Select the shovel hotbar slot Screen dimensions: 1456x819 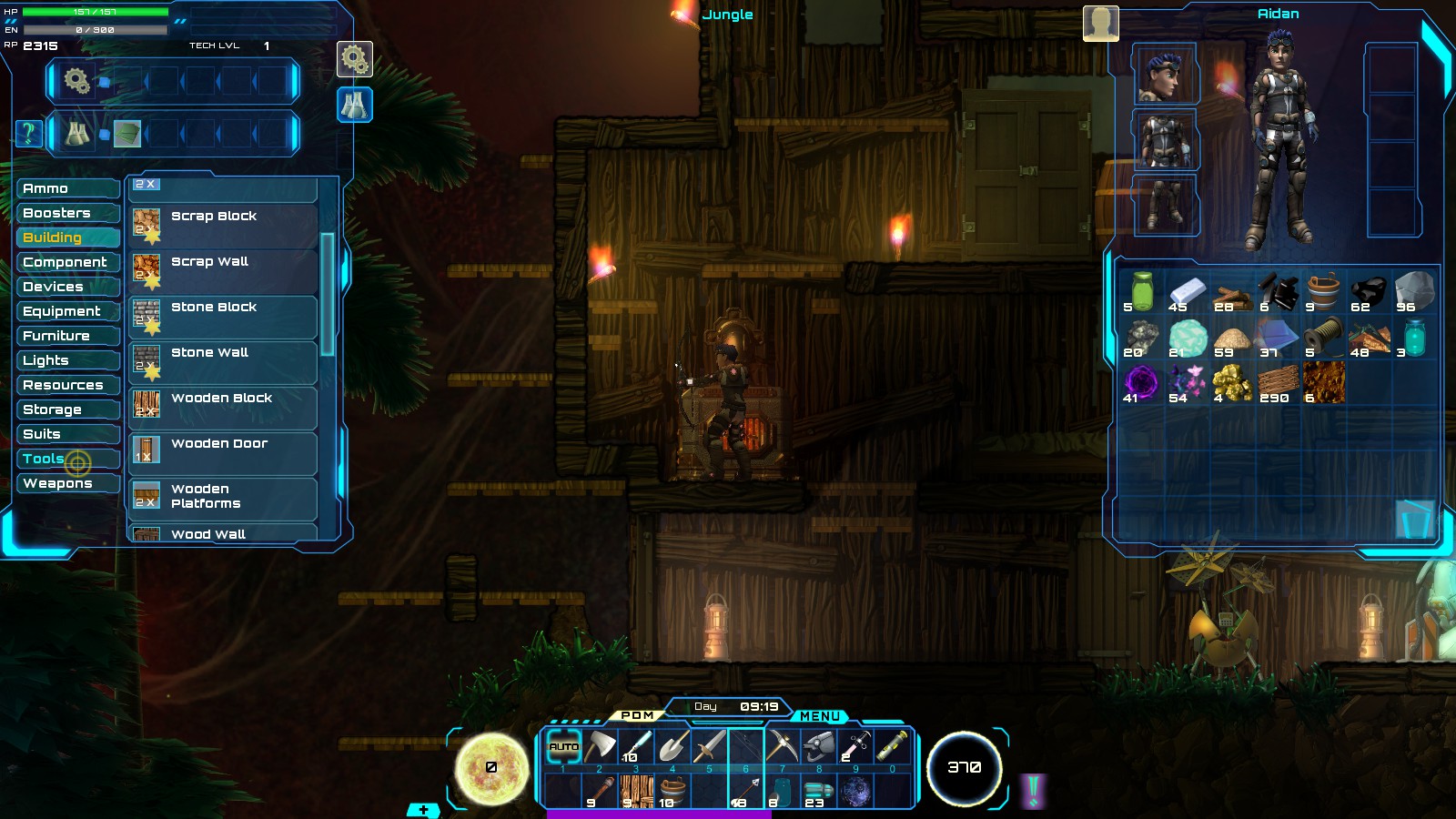pos(672,747)
